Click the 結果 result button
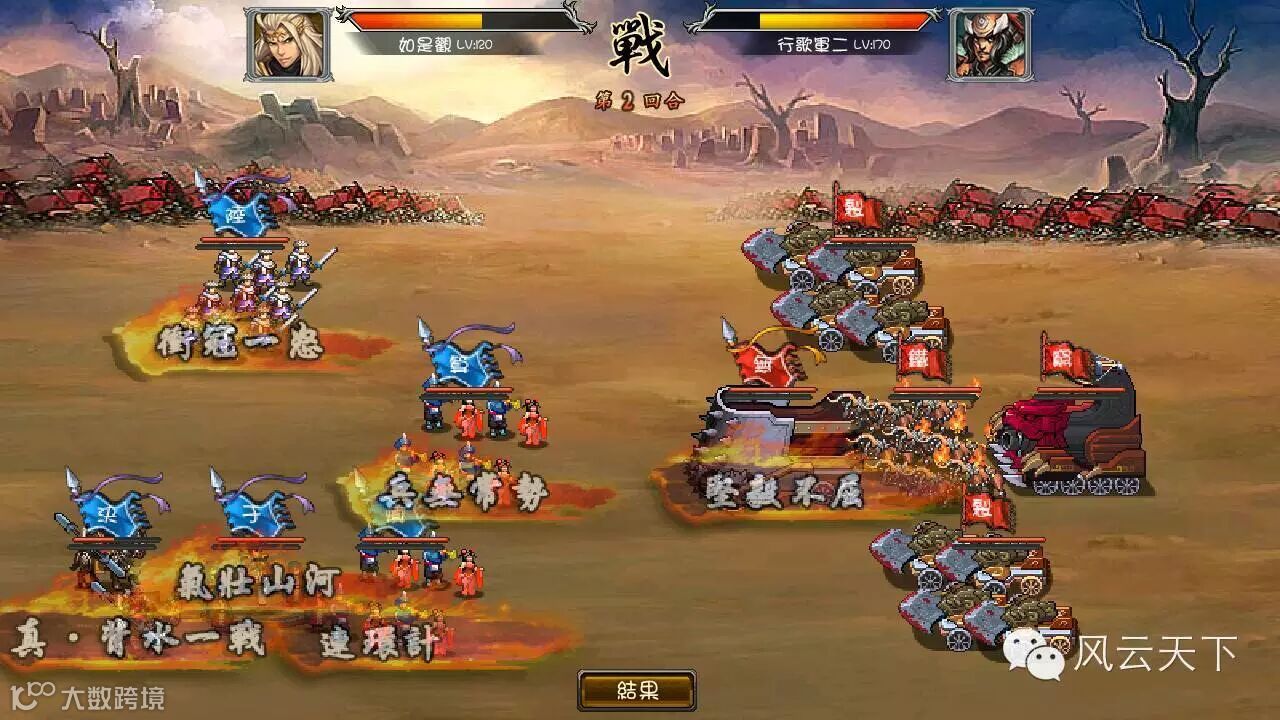 pos(637,690)
